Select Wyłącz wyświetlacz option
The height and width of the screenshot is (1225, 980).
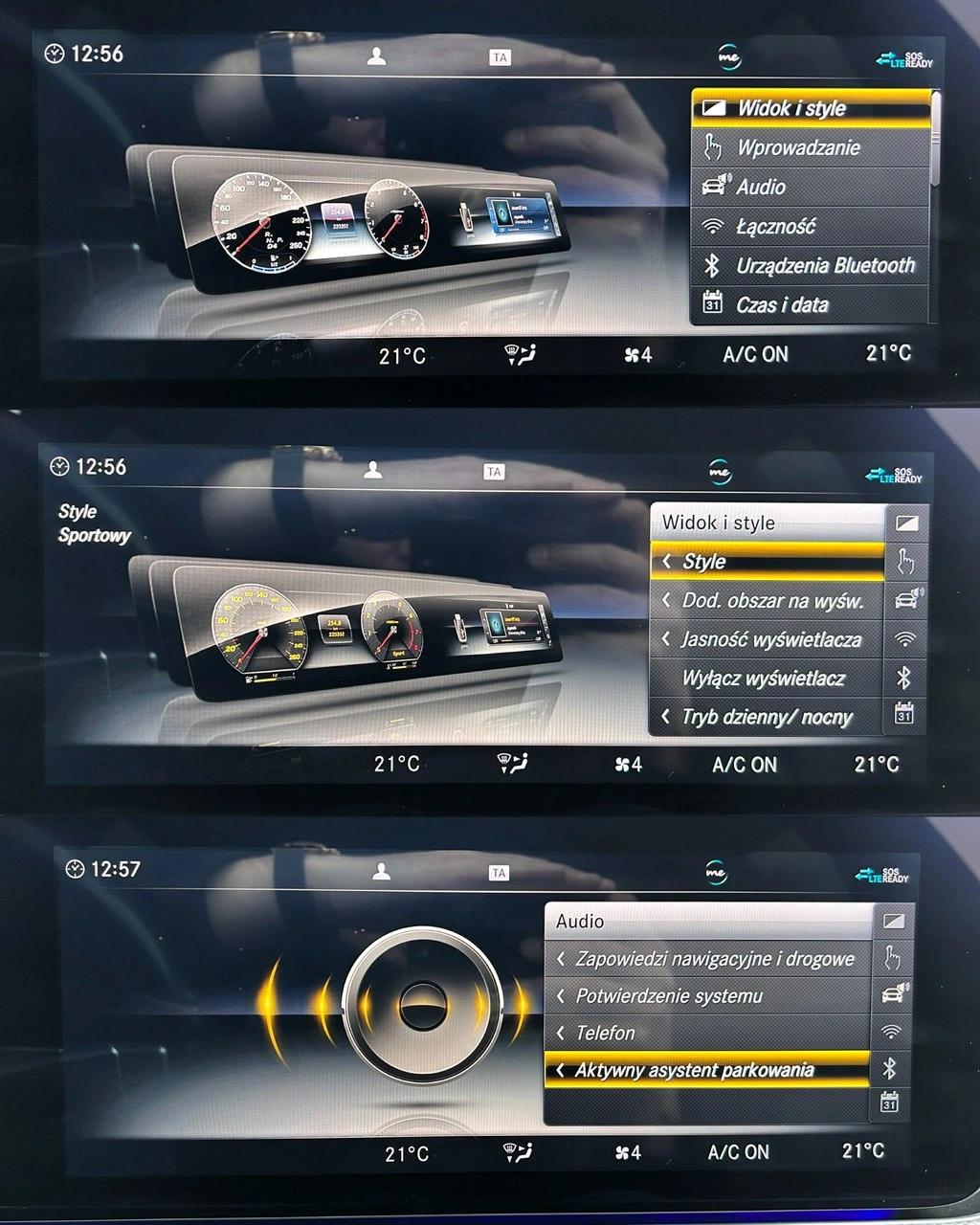pos(763,679)
